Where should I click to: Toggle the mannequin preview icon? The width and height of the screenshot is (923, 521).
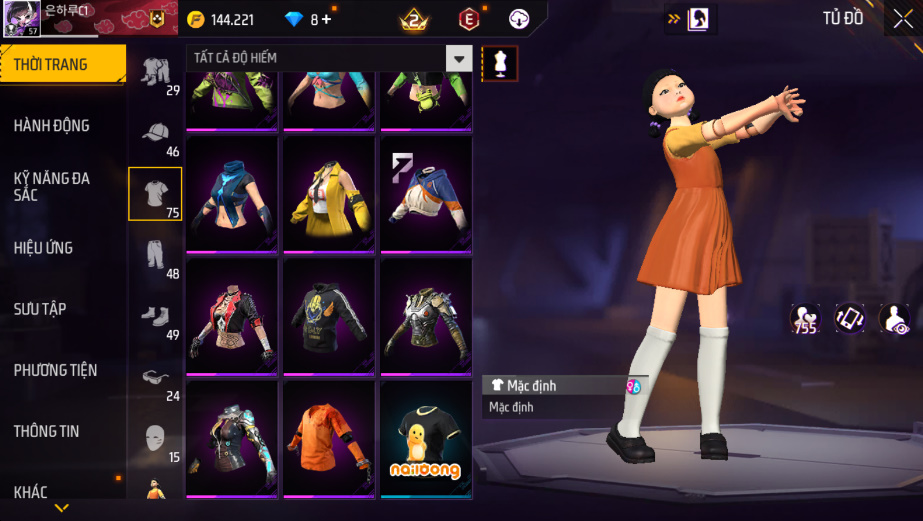(x=500, y=62)
